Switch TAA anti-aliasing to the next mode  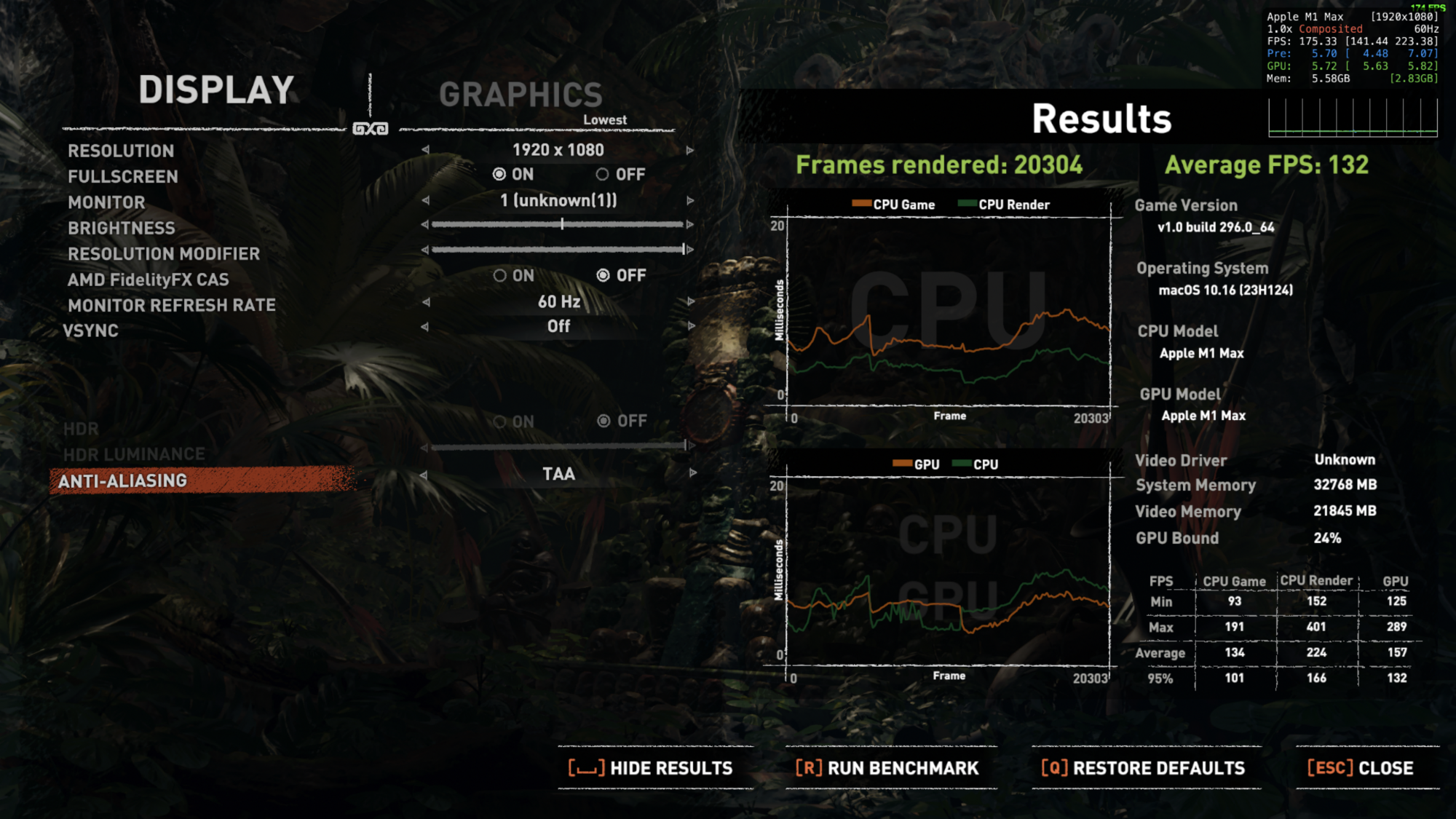coord(692,473)
